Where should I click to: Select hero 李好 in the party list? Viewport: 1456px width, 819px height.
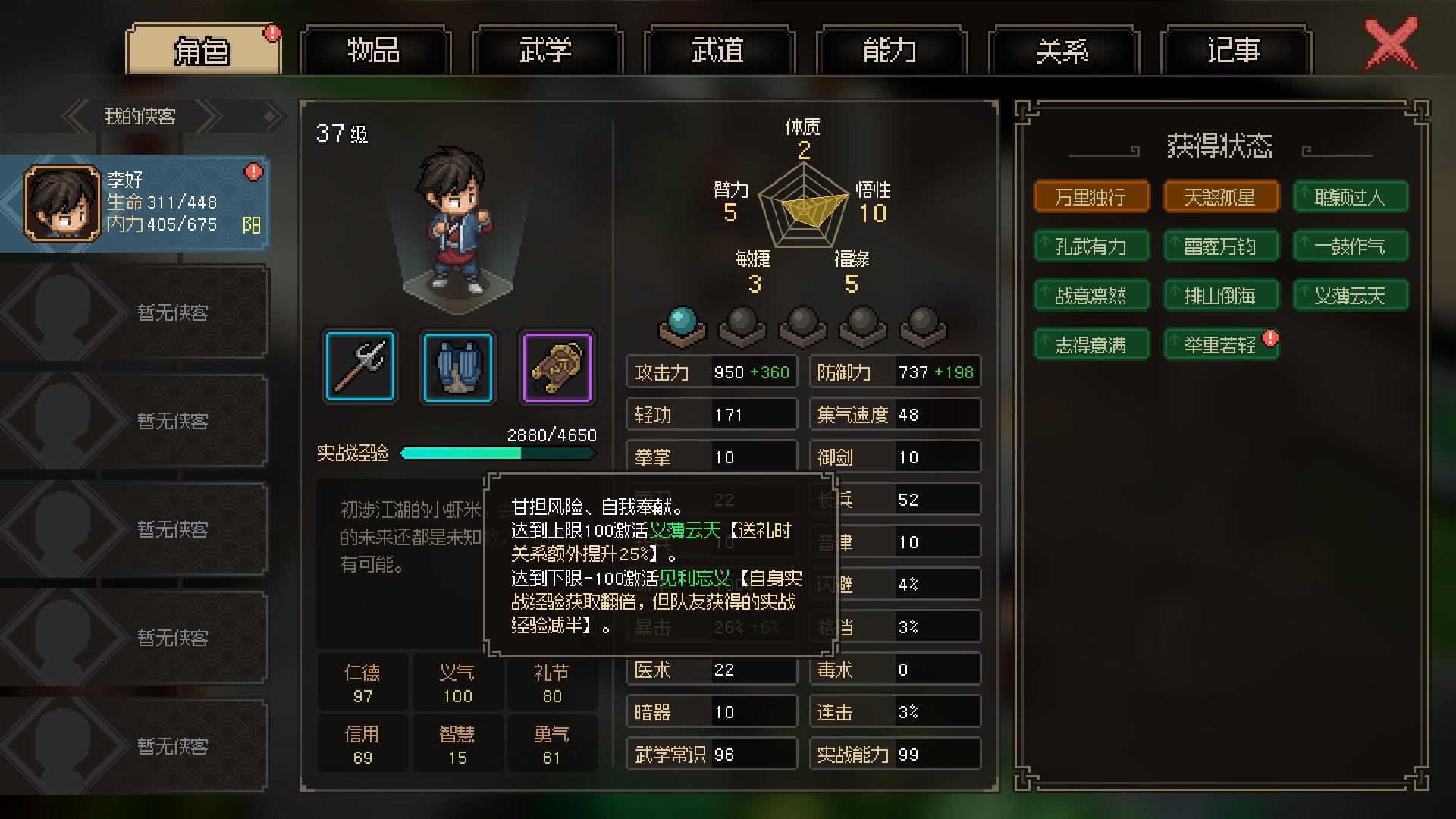tap(135, 202)
